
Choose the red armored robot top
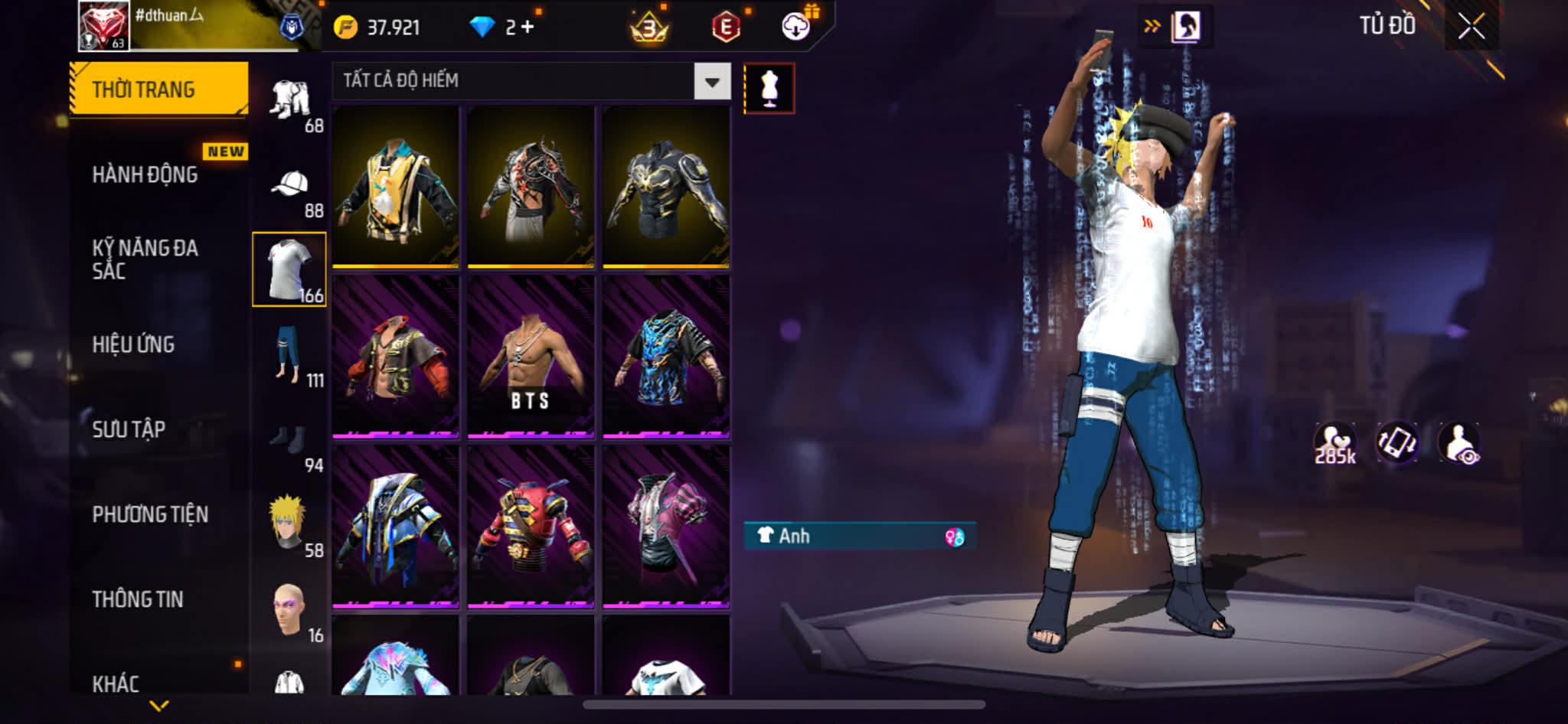click(x=531, y=528)
